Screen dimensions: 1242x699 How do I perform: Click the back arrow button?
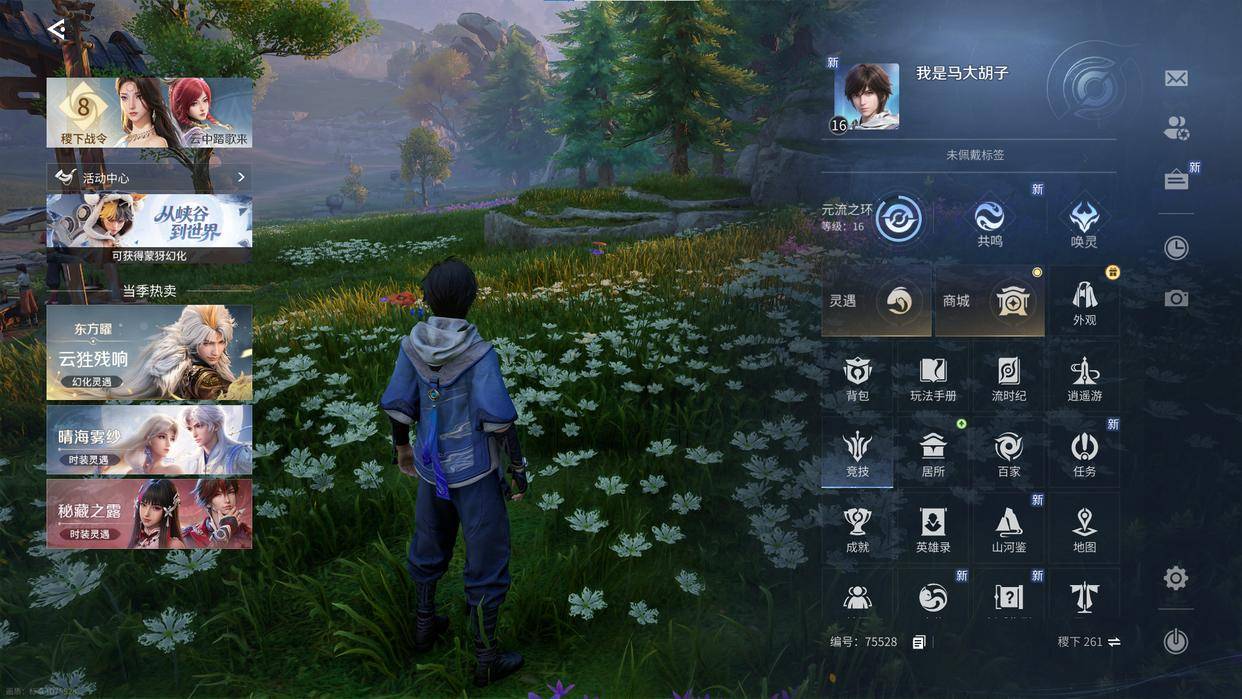pyautogui.click(x=57, y=29)
